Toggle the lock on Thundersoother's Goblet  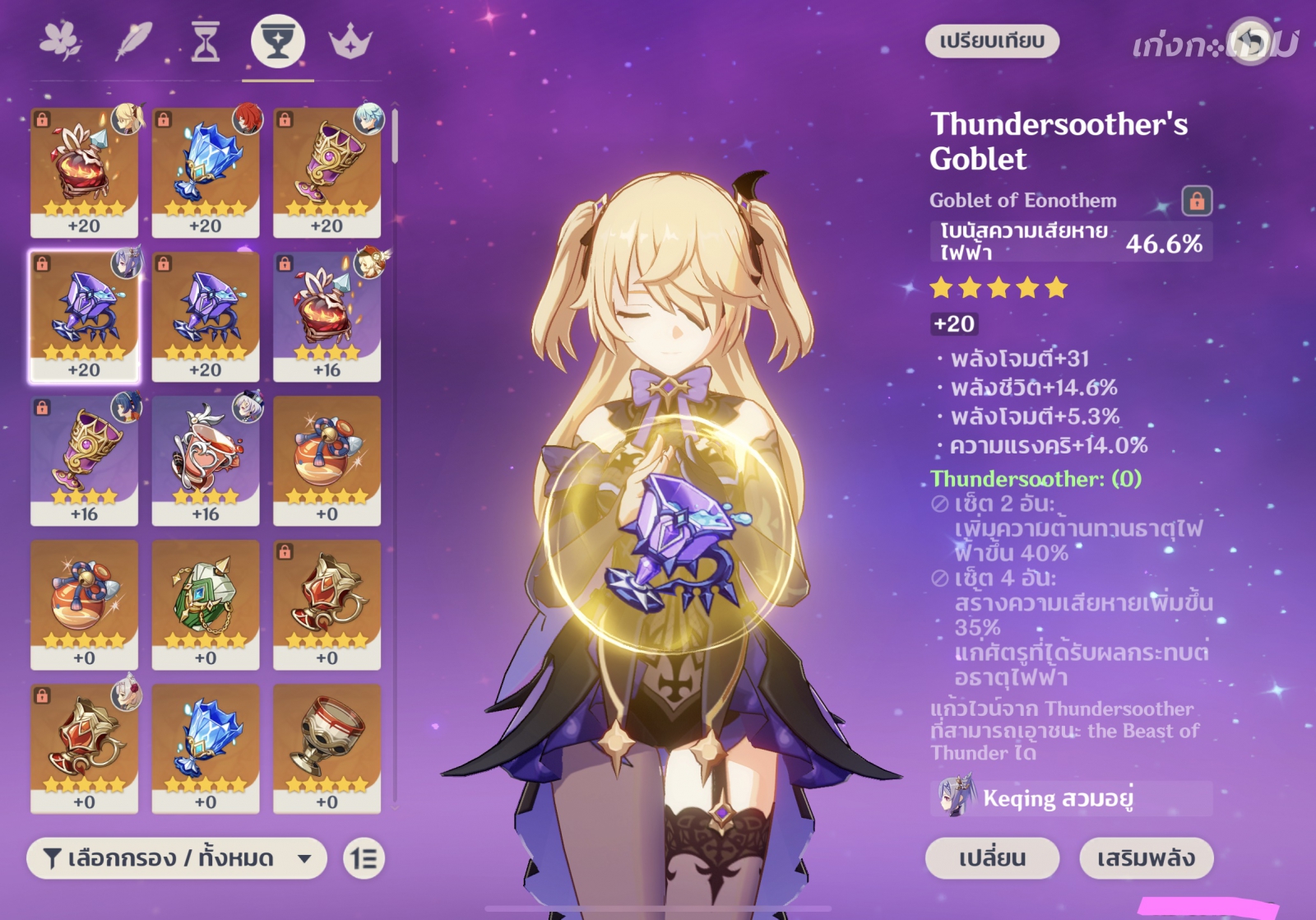1197,200
